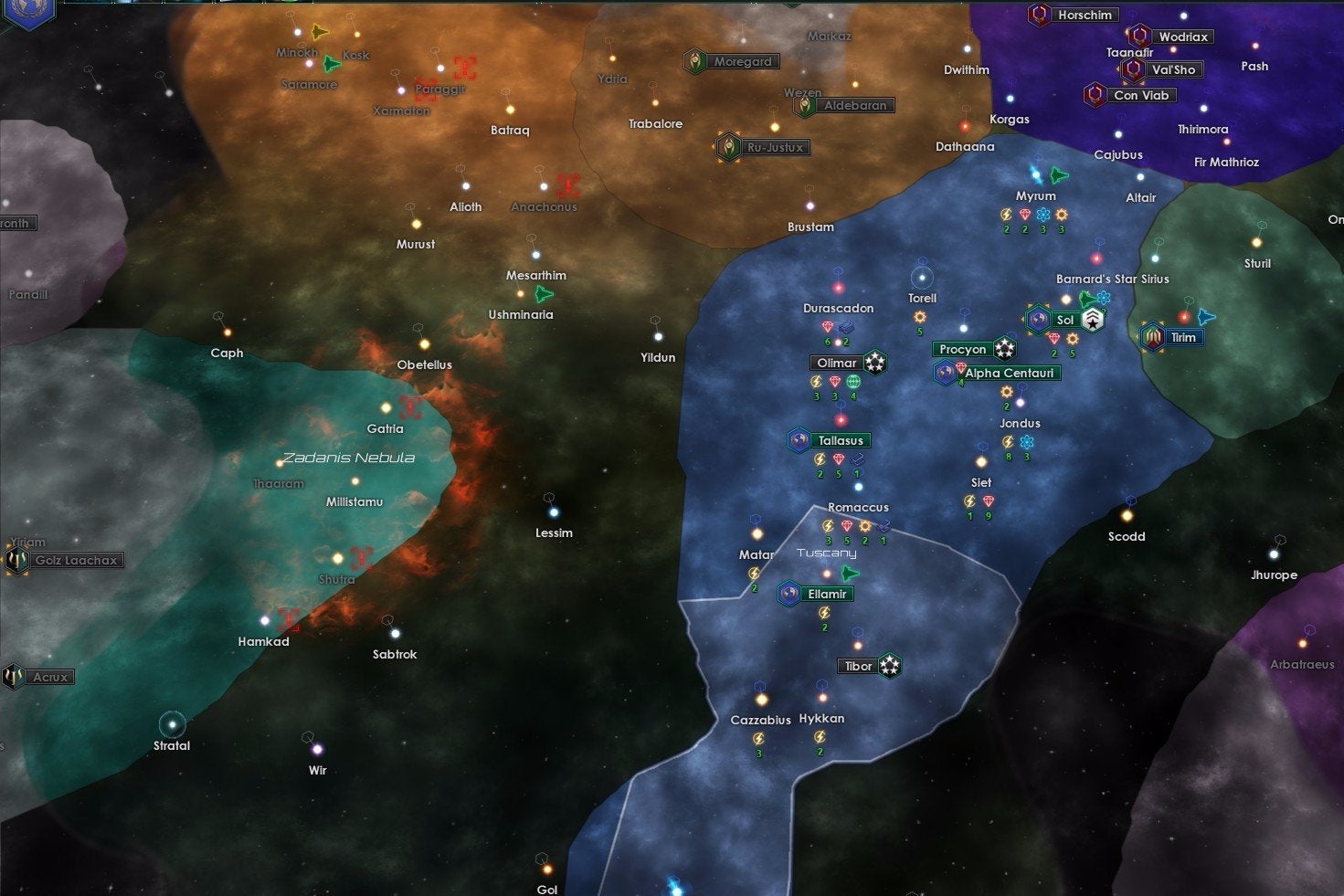Click the society research globe icon under Olimar
Screen dimensions: 1344x896
coord(853,381)
